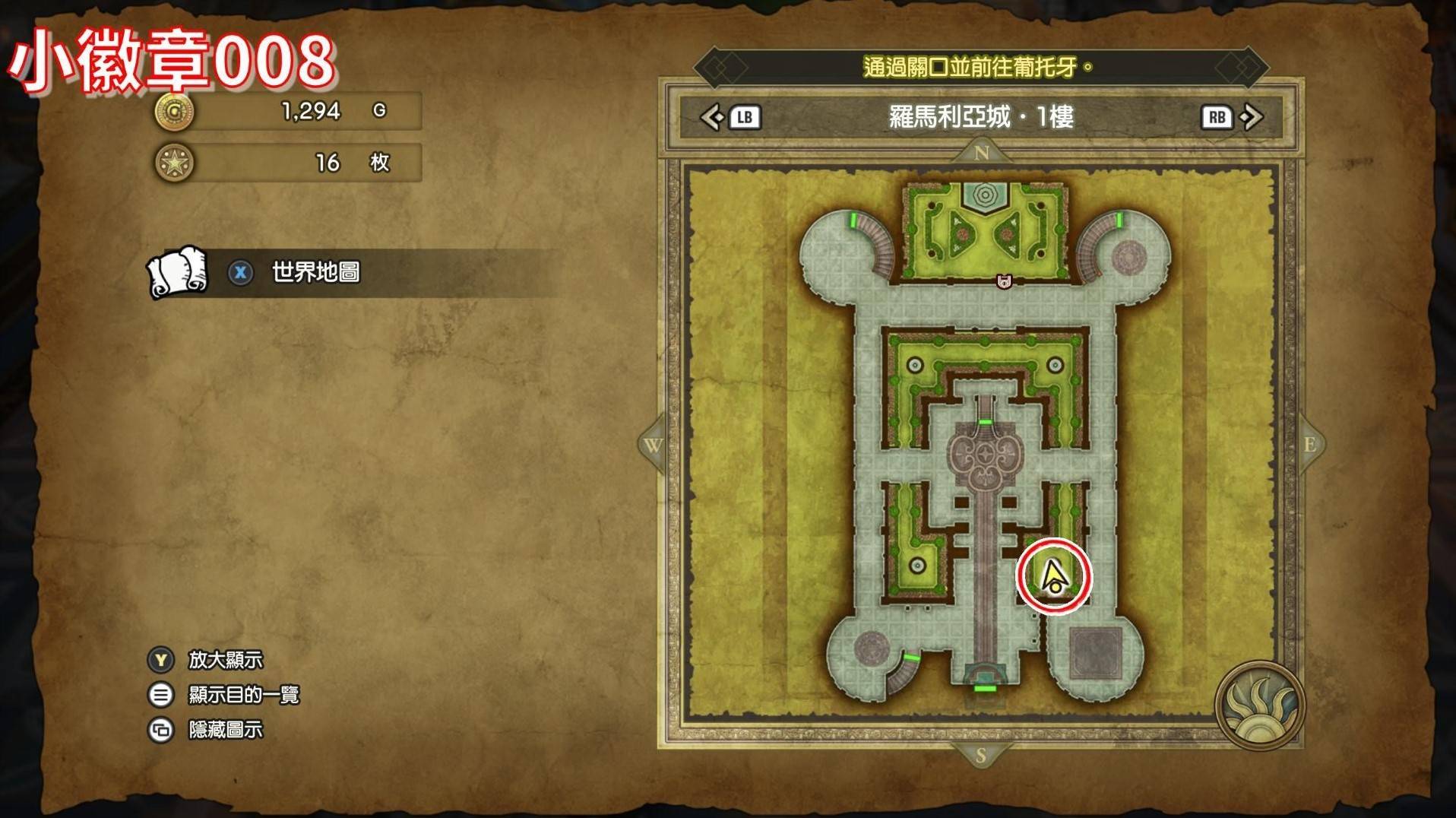This screenshot has width=1456, height=818.
Task: Choose 顯示目的一覽 objectives list option
Action: click(x=243, y=695)
